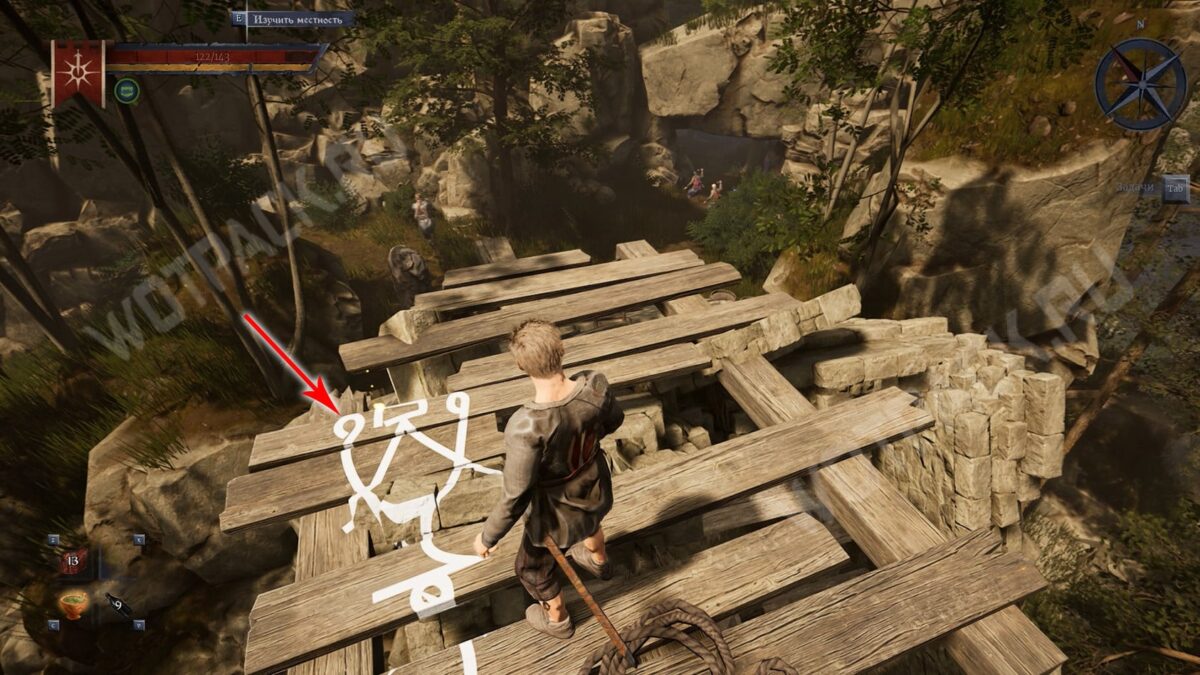Click the red sword-and-star faction banner
This screenshot has height=675, width=1200.
point(78,72)
